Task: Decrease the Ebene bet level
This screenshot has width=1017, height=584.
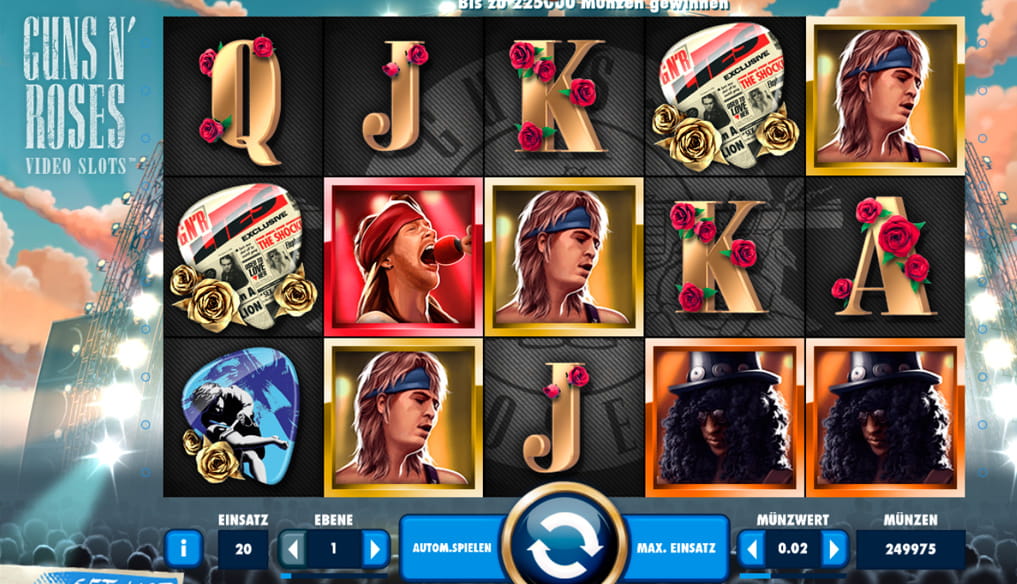Action: pyautogui.click(x=291, y=548)
